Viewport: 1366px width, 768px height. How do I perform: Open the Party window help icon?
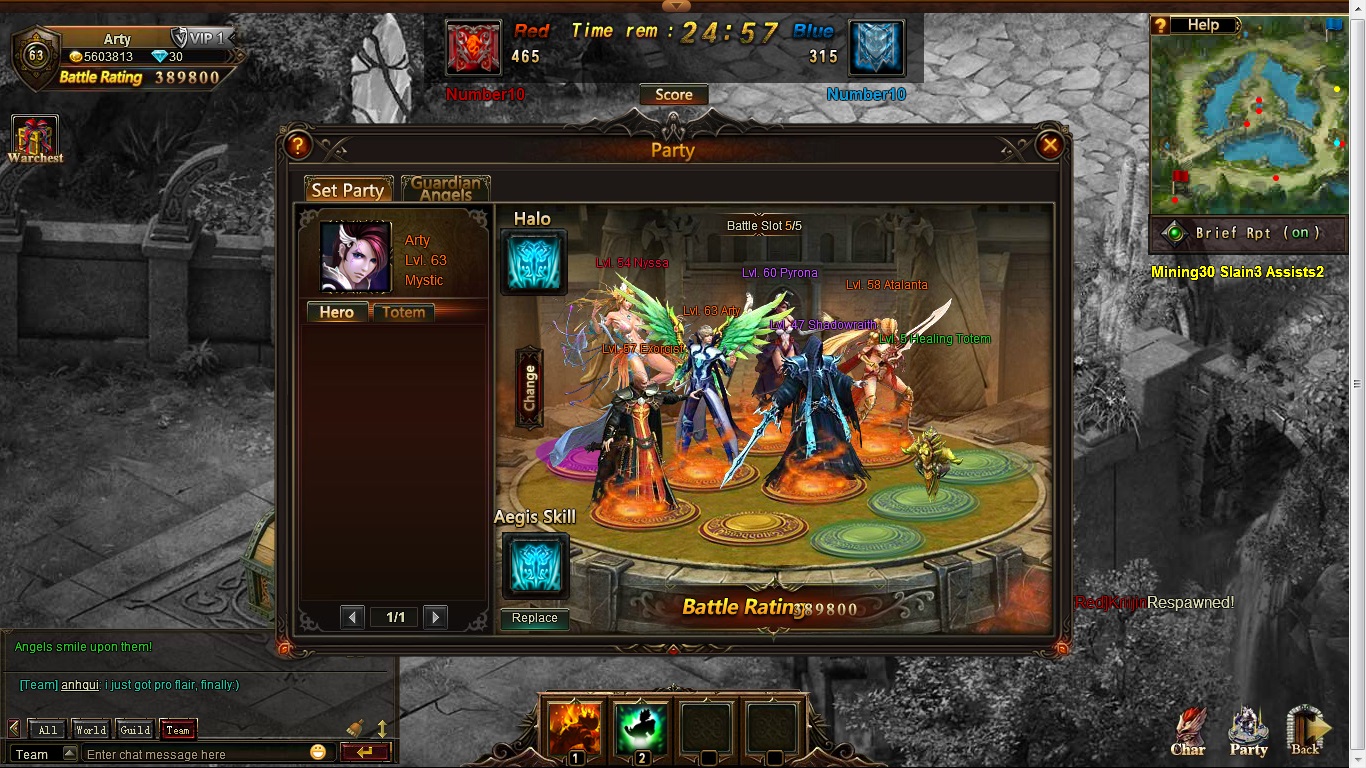297,146
